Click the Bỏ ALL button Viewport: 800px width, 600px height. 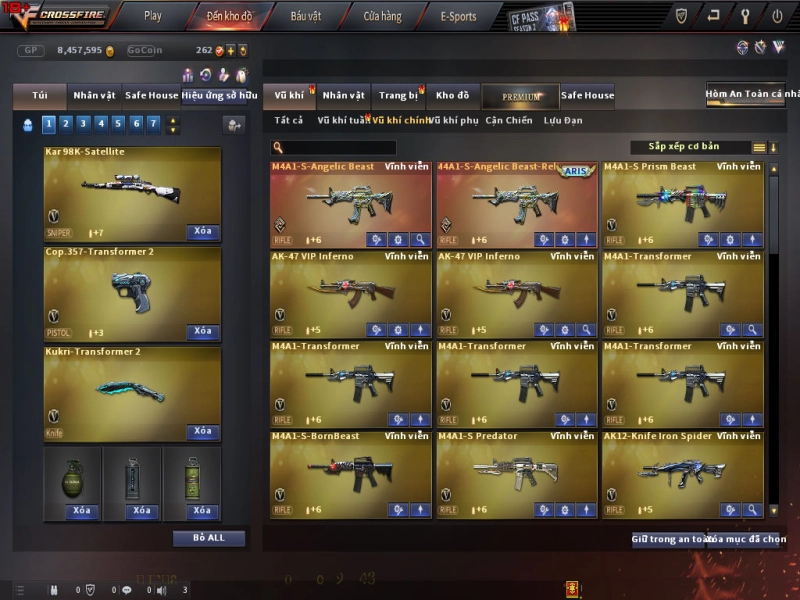click(x=209, y=538)
